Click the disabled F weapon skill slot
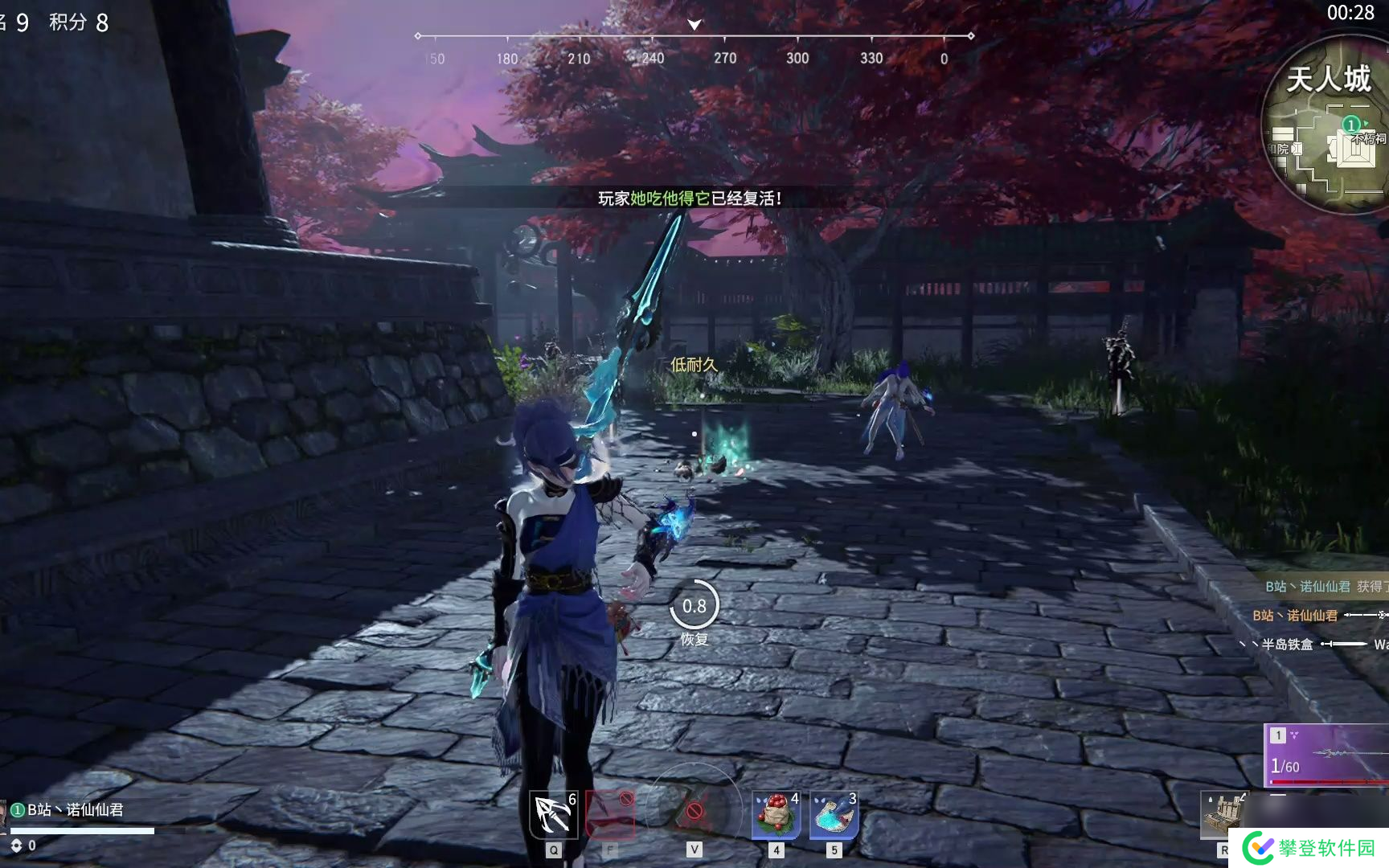 click(611, 814)
